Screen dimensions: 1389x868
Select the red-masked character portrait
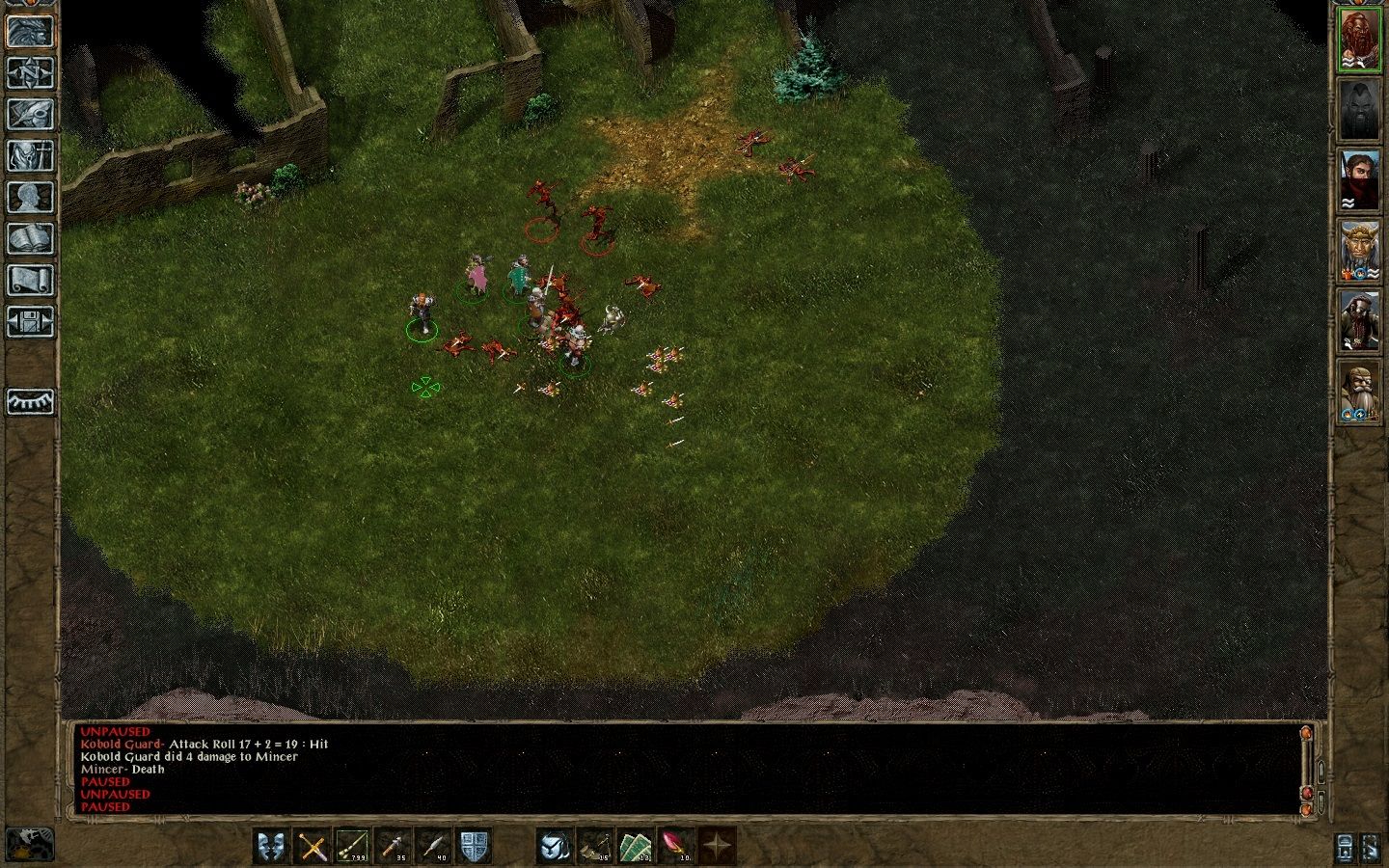click(1359, 180)
